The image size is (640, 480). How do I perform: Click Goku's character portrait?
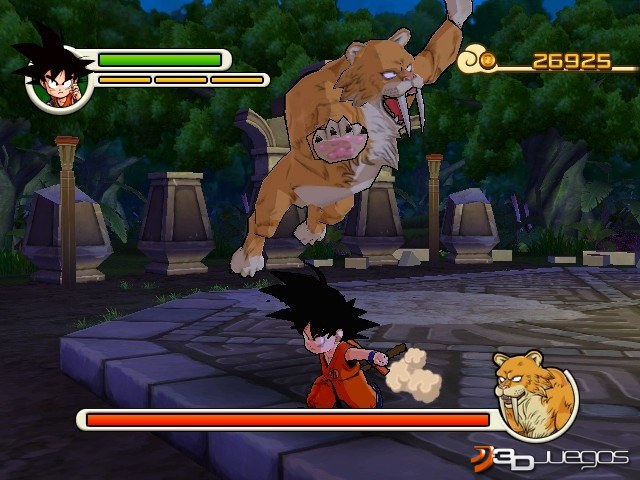point(57,80)
